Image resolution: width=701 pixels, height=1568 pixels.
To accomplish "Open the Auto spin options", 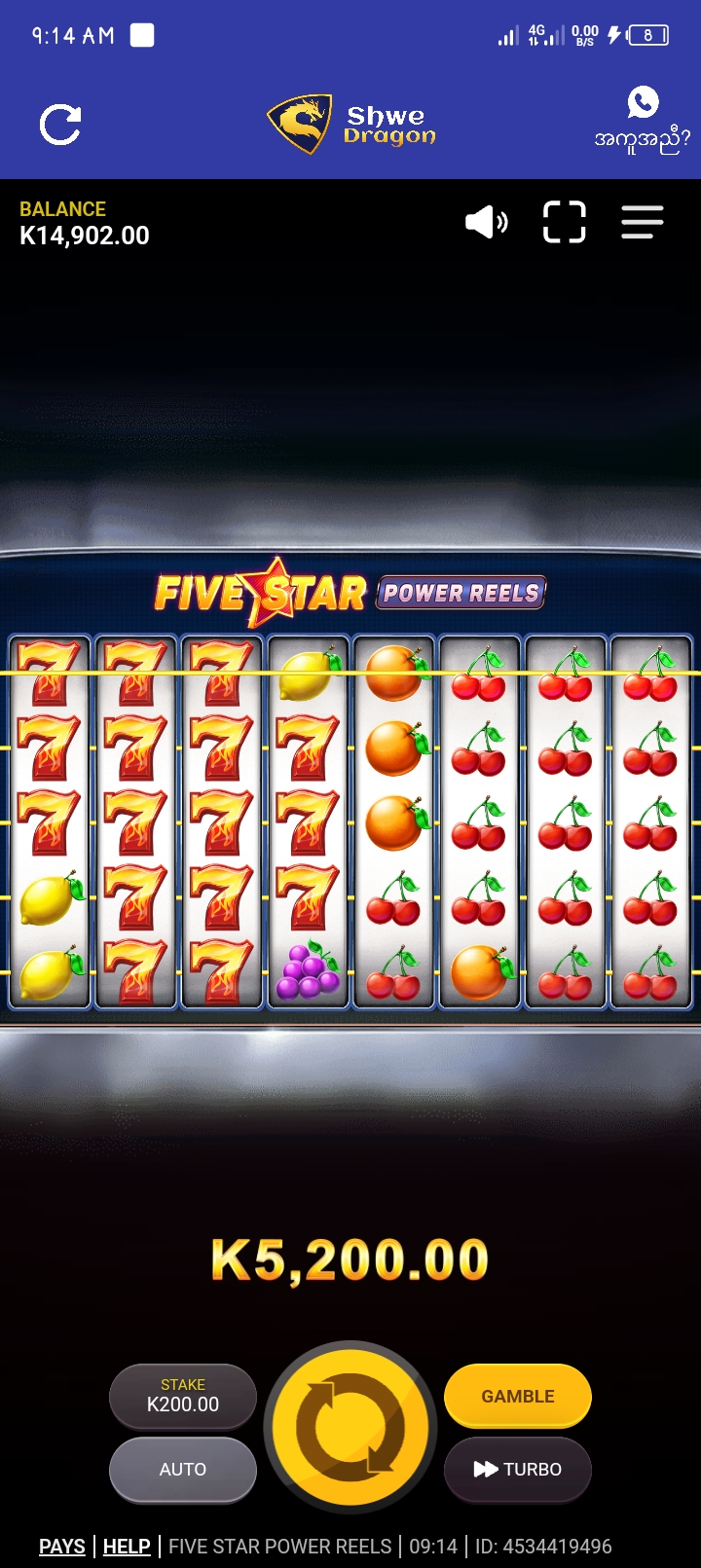I will point(183,1469).
